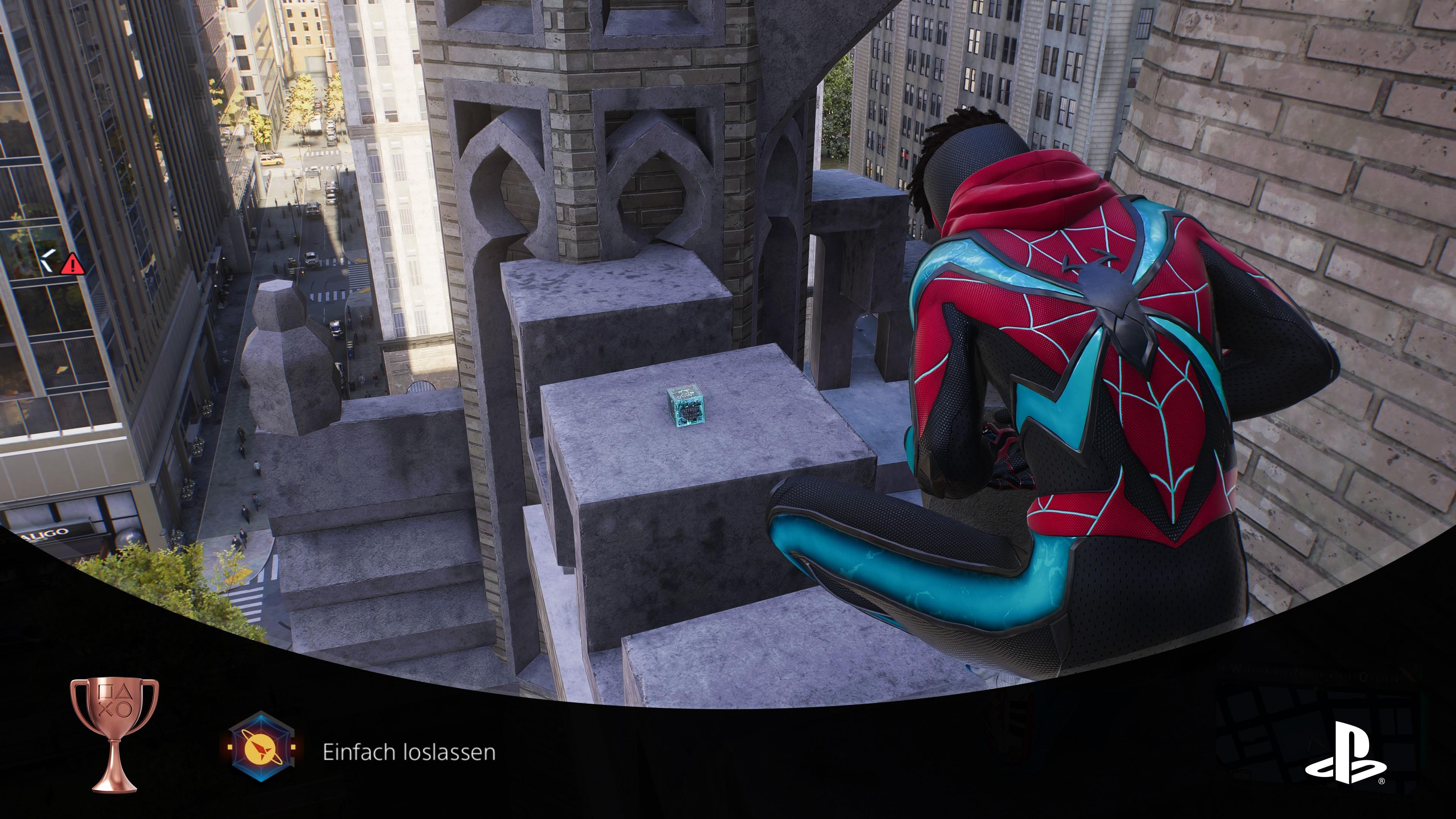
Task: Click the bronze trophy cup icon
Action: tap(114, 734)
